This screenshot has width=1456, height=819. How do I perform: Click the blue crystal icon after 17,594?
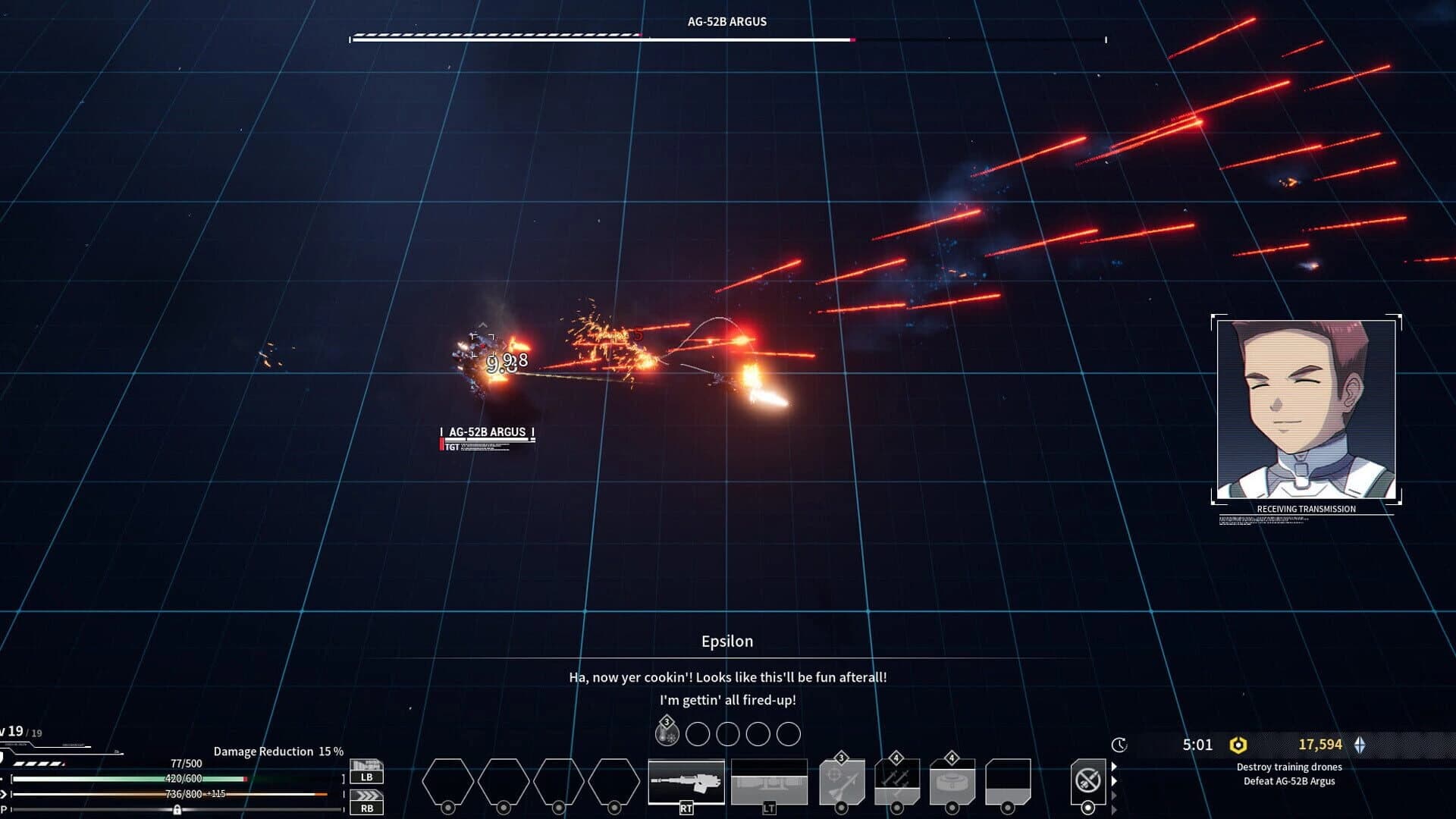1360,745
